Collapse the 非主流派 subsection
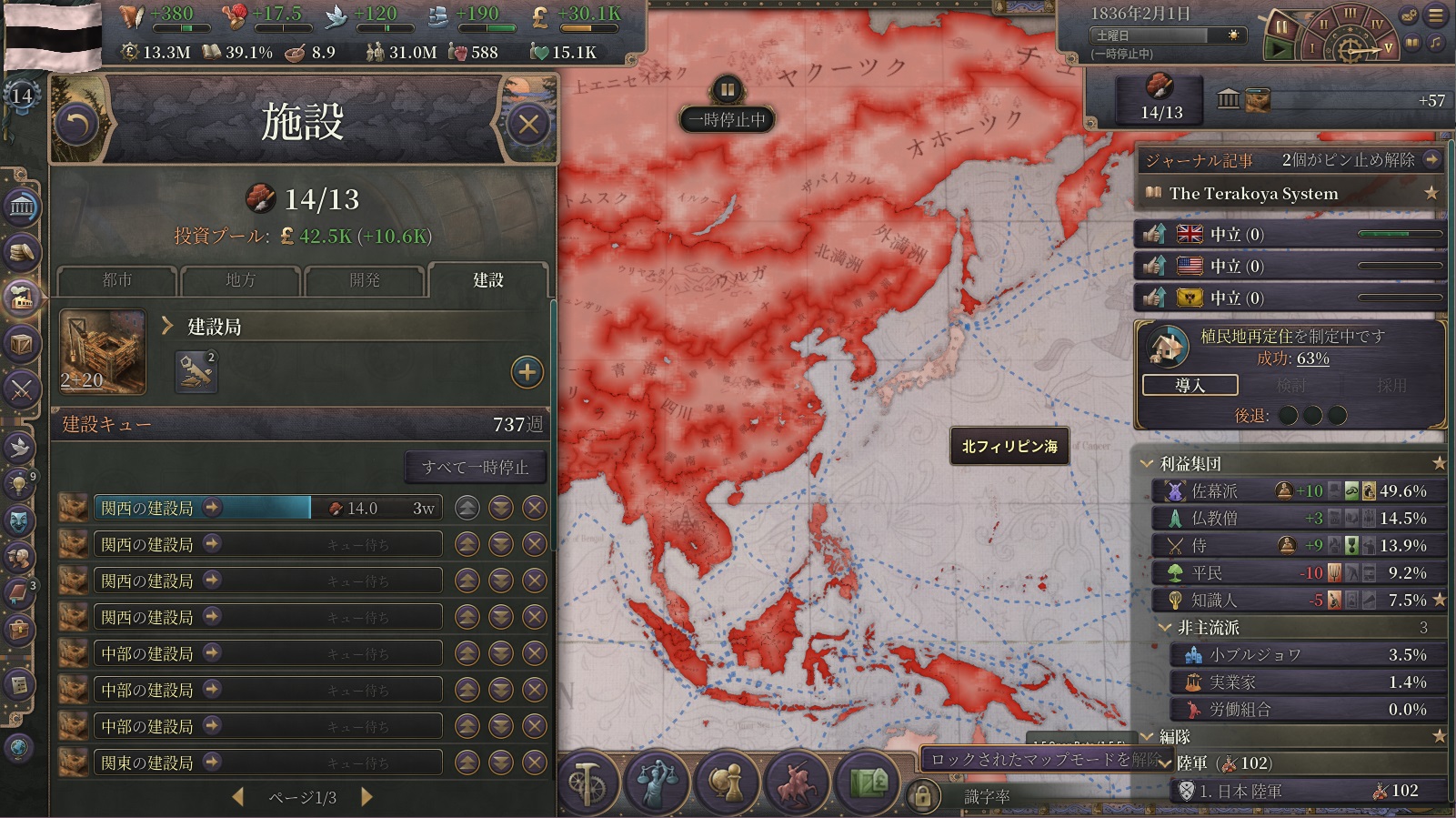The width and height of the screenshot is (1456, 818). pyautogui.click(x=1165, y=628)
